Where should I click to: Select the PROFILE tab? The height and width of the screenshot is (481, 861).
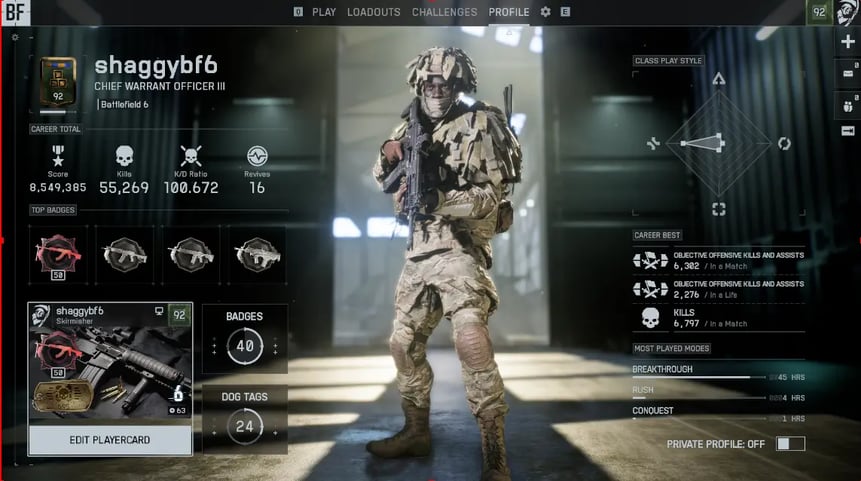click(509, 12)
